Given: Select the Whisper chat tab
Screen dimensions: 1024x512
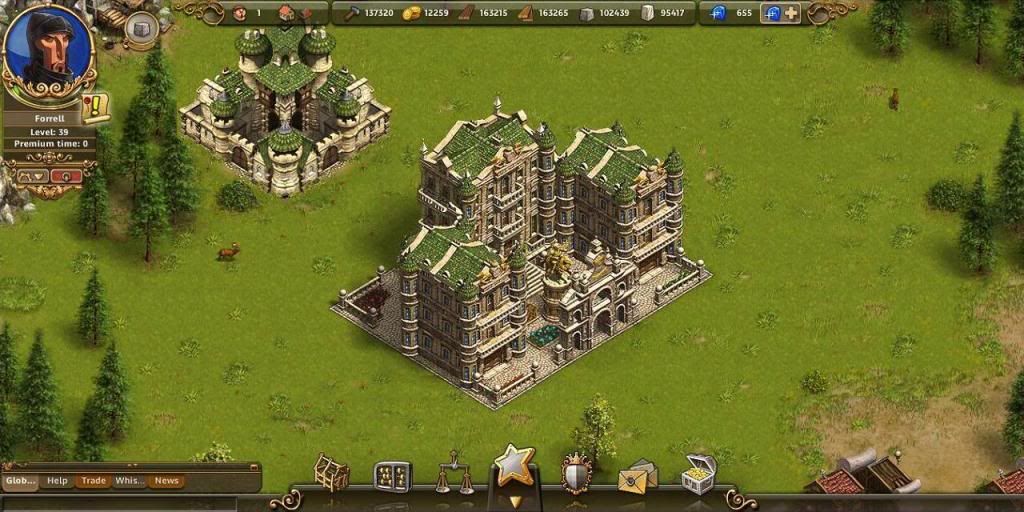Looking at the screenshot, I should 129,481.
